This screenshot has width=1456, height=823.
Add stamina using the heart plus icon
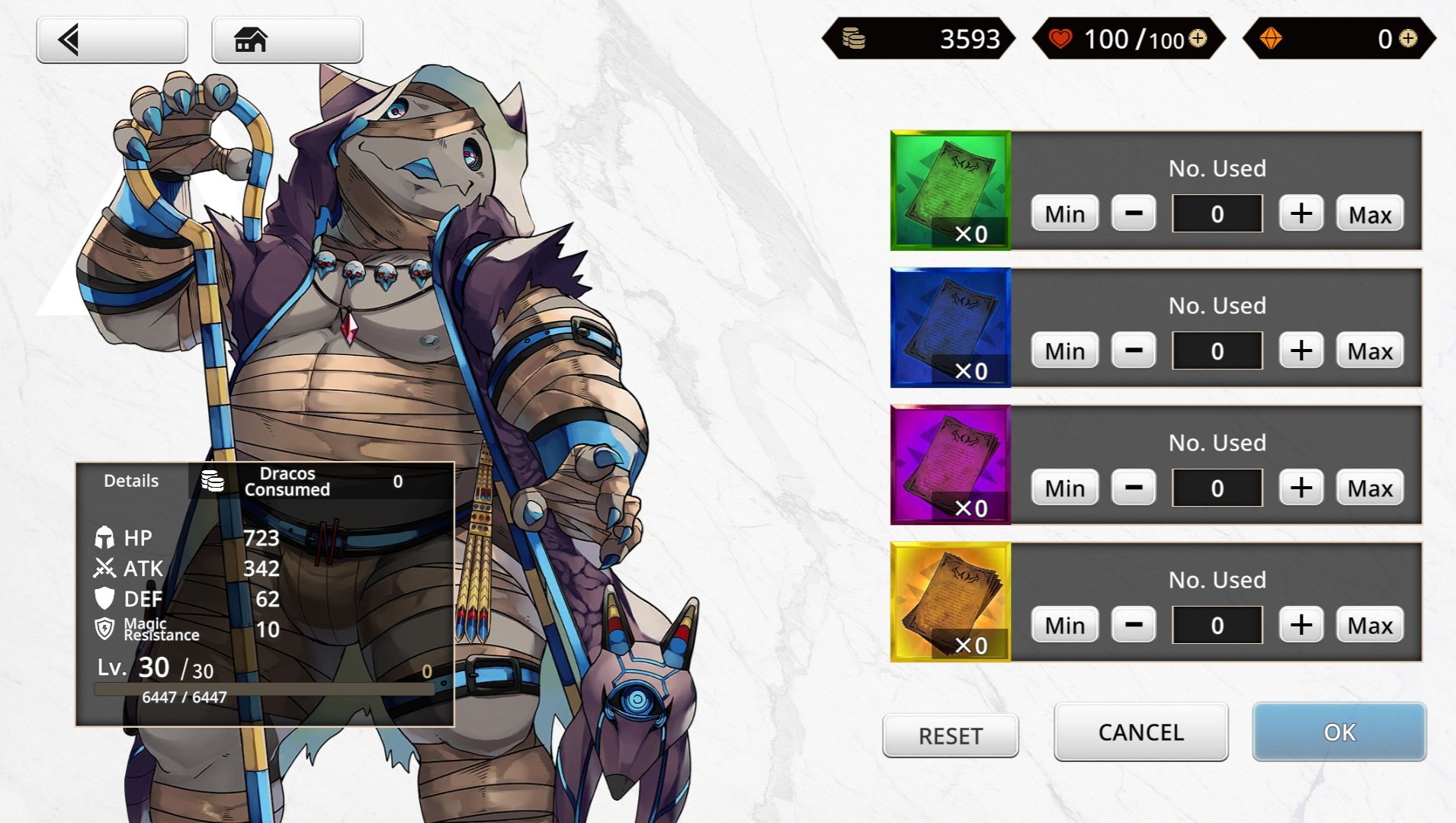pyautogui.click(x=1198, y=38)
